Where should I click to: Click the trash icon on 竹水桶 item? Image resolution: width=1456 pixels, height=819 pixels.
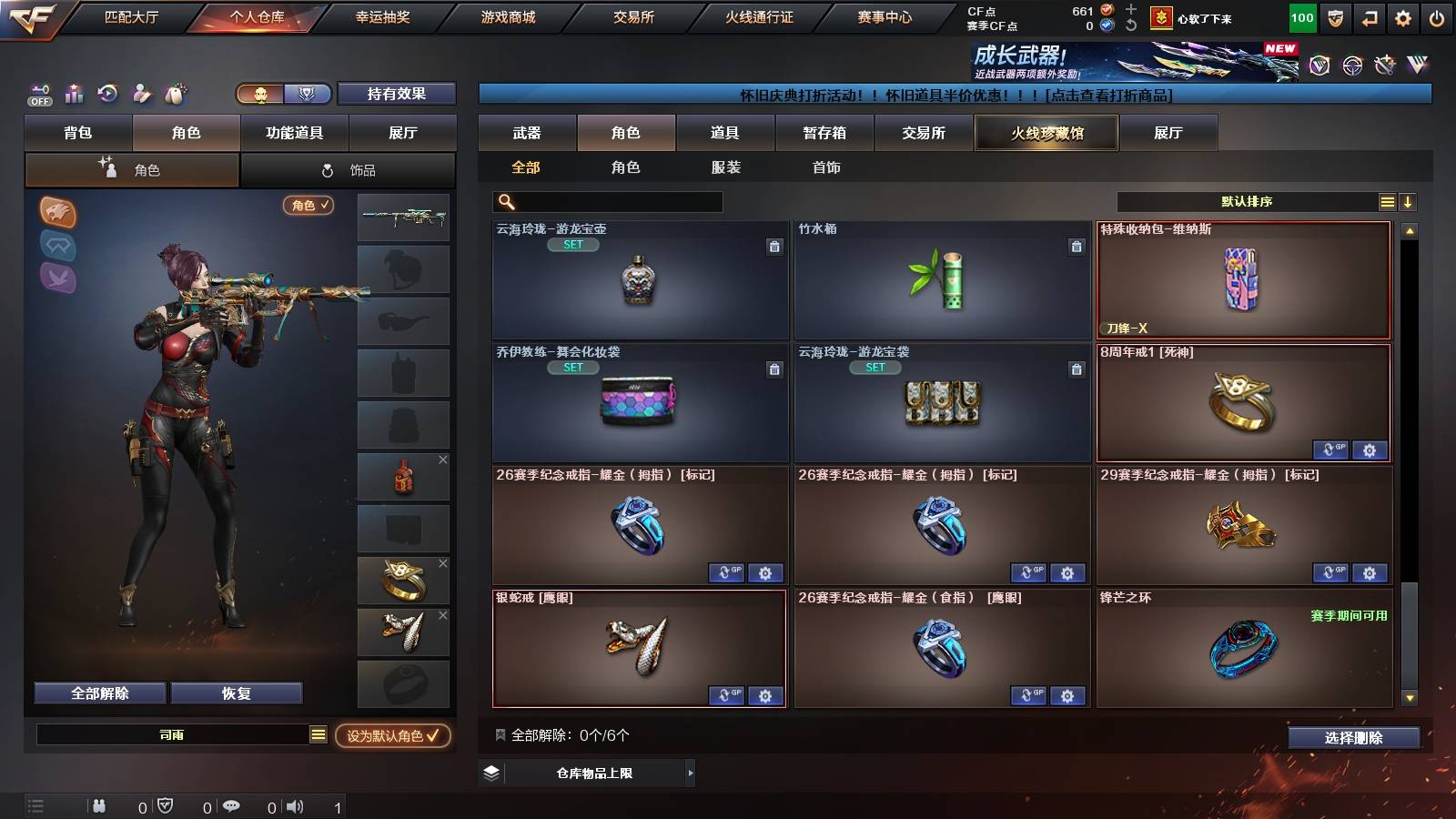point(1077,246)
